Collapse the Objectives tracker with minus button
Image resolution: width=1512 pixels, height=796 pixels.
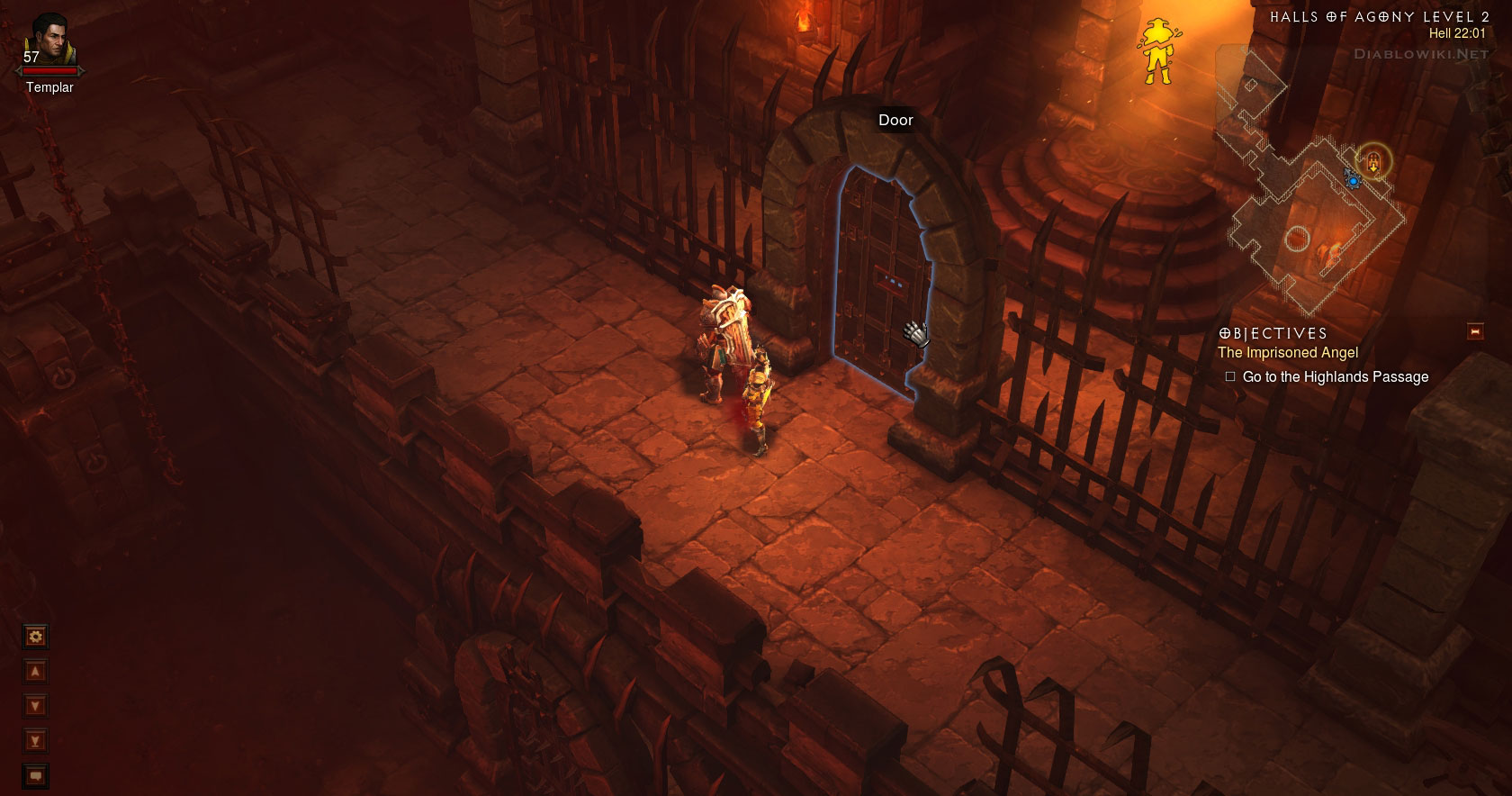tap(1475, 331)
